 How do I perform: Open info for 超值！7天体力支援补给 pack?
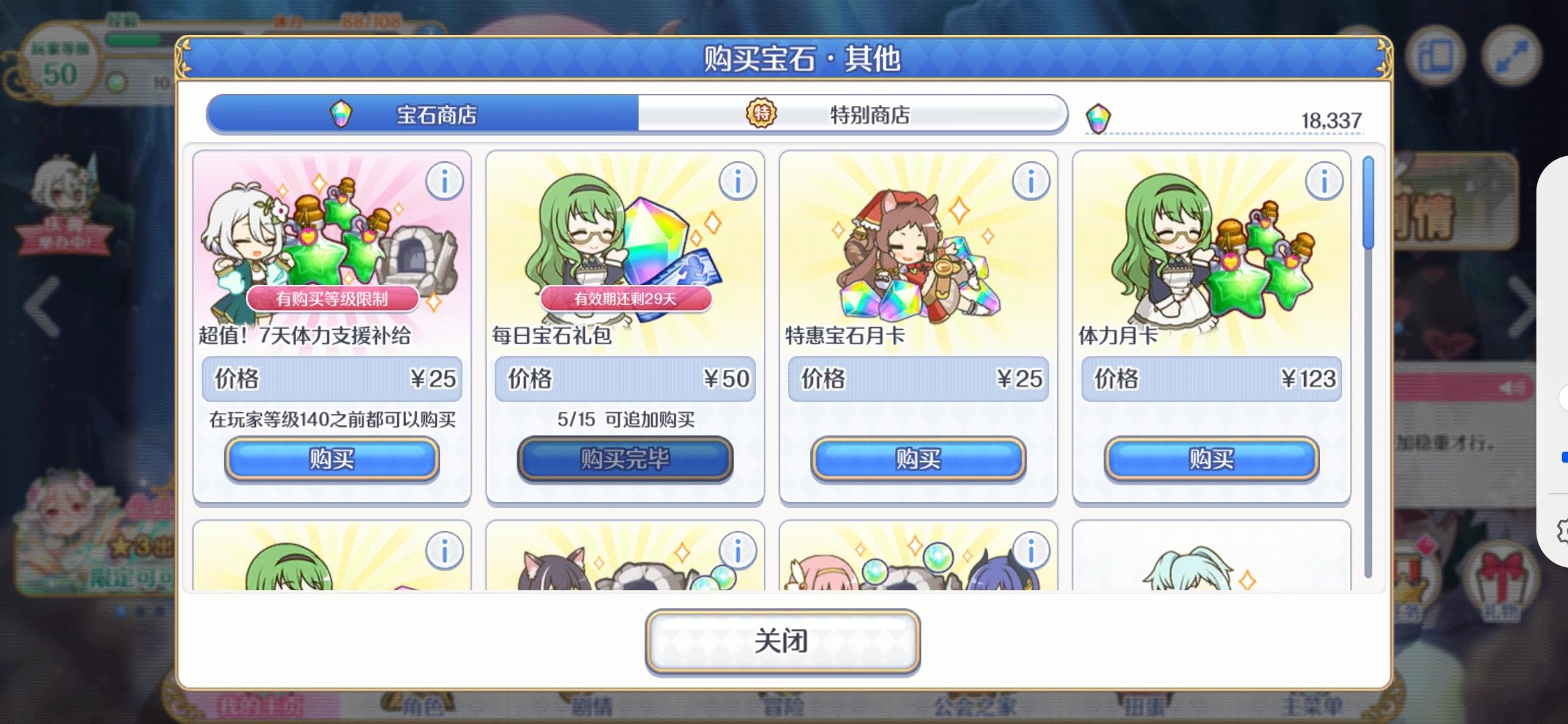tap(445, 181)
